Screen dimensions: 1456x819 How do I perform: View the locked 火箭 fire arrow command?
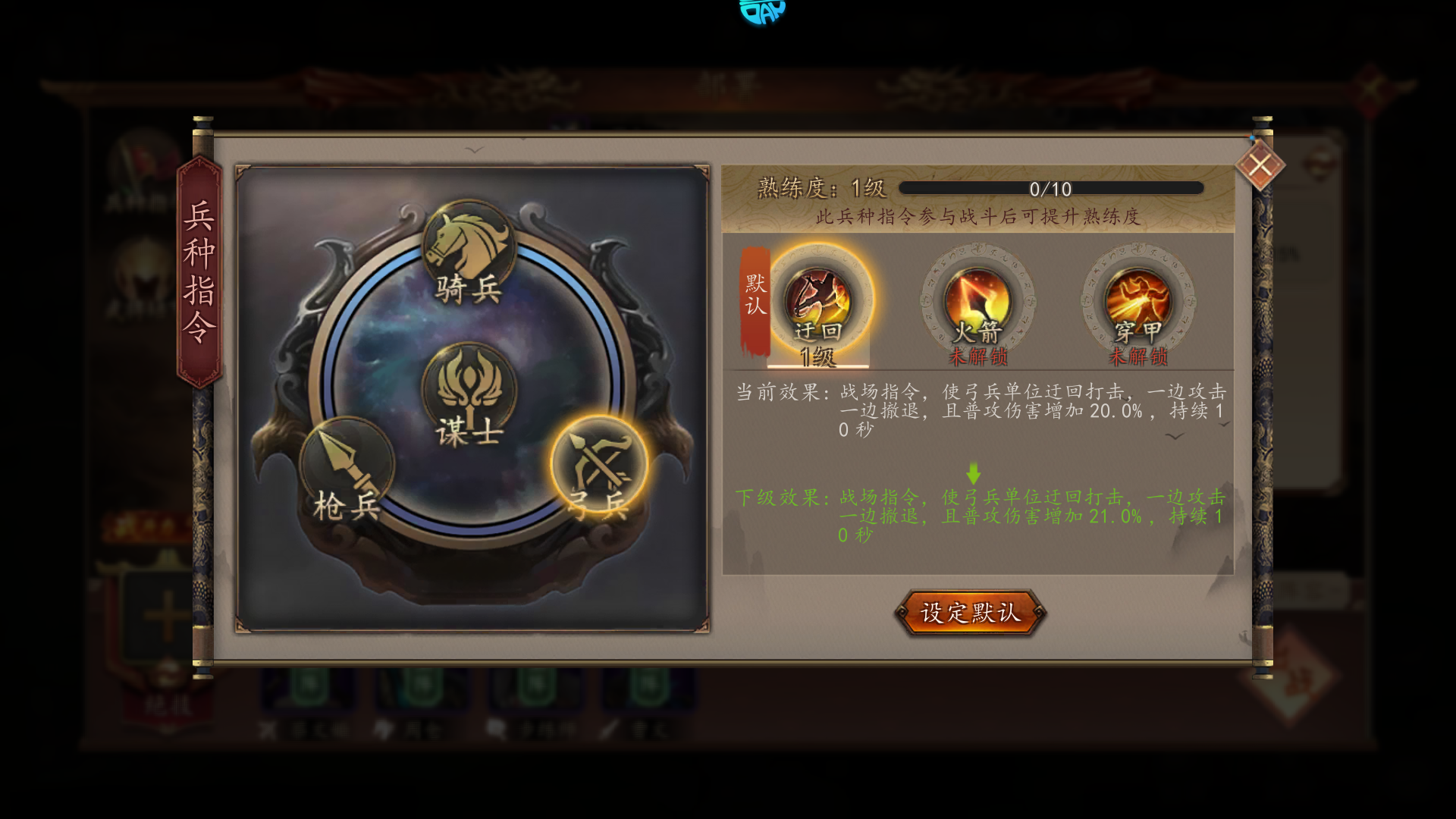(977, 303)
